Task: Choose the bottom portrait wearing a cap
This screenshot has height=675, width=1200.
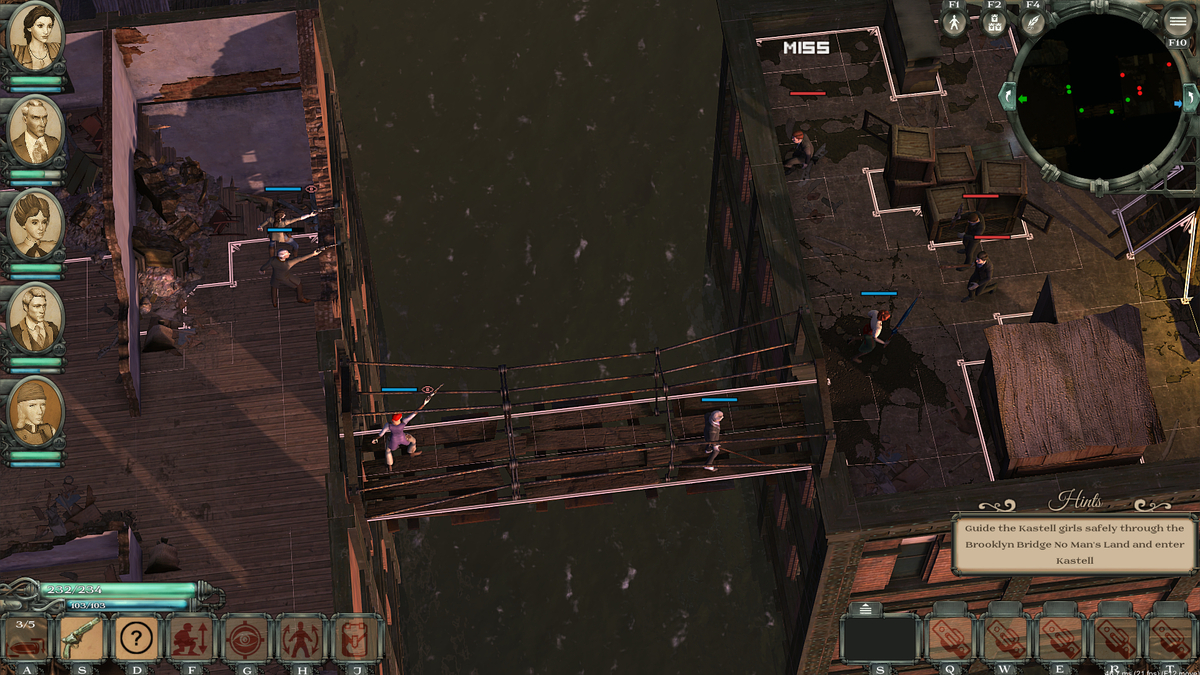Action: [36, 412]
